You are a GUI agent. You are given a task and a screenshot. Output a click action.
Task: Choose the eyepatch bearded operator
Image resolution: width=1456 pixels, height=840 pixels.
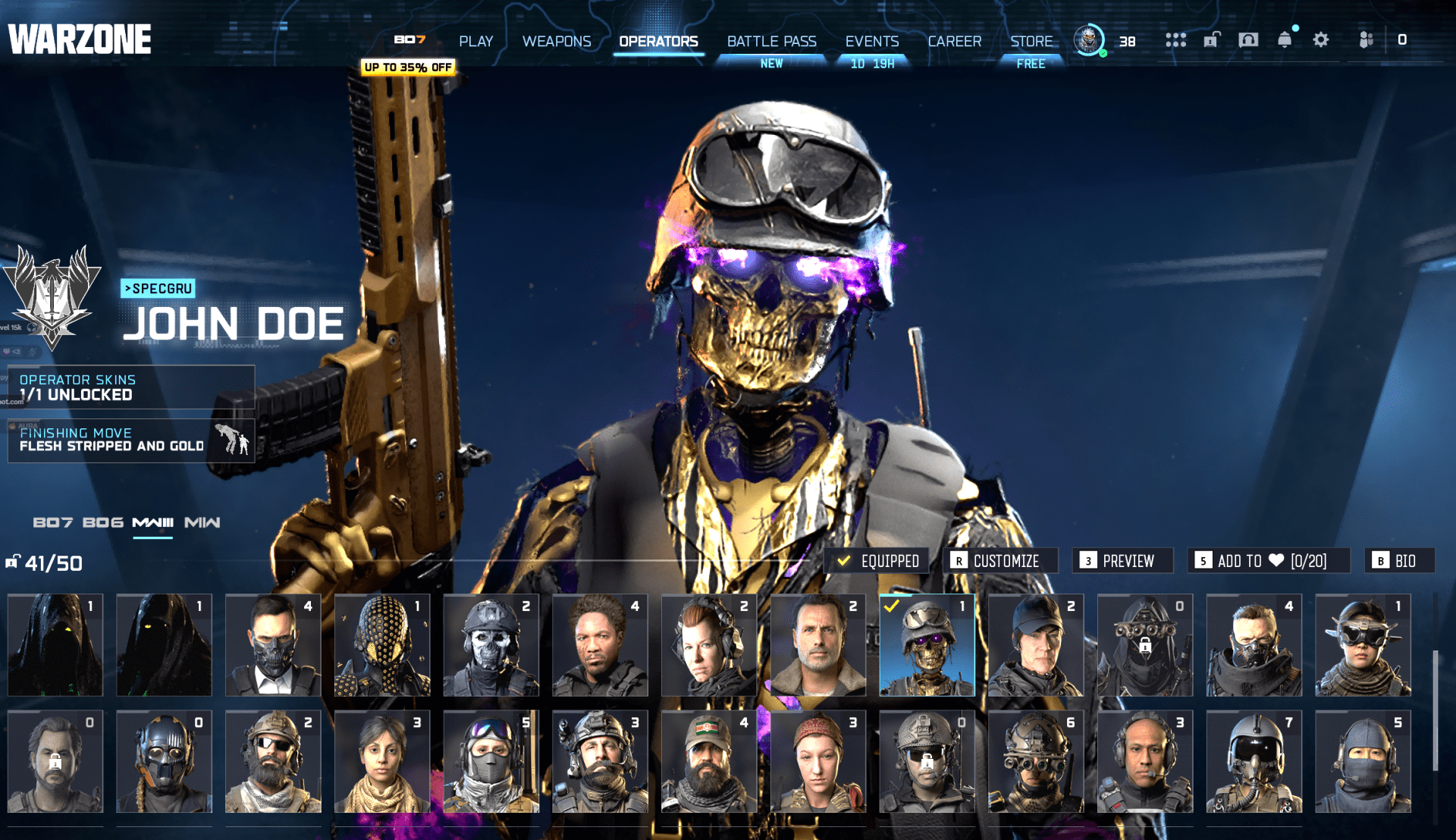273,761
